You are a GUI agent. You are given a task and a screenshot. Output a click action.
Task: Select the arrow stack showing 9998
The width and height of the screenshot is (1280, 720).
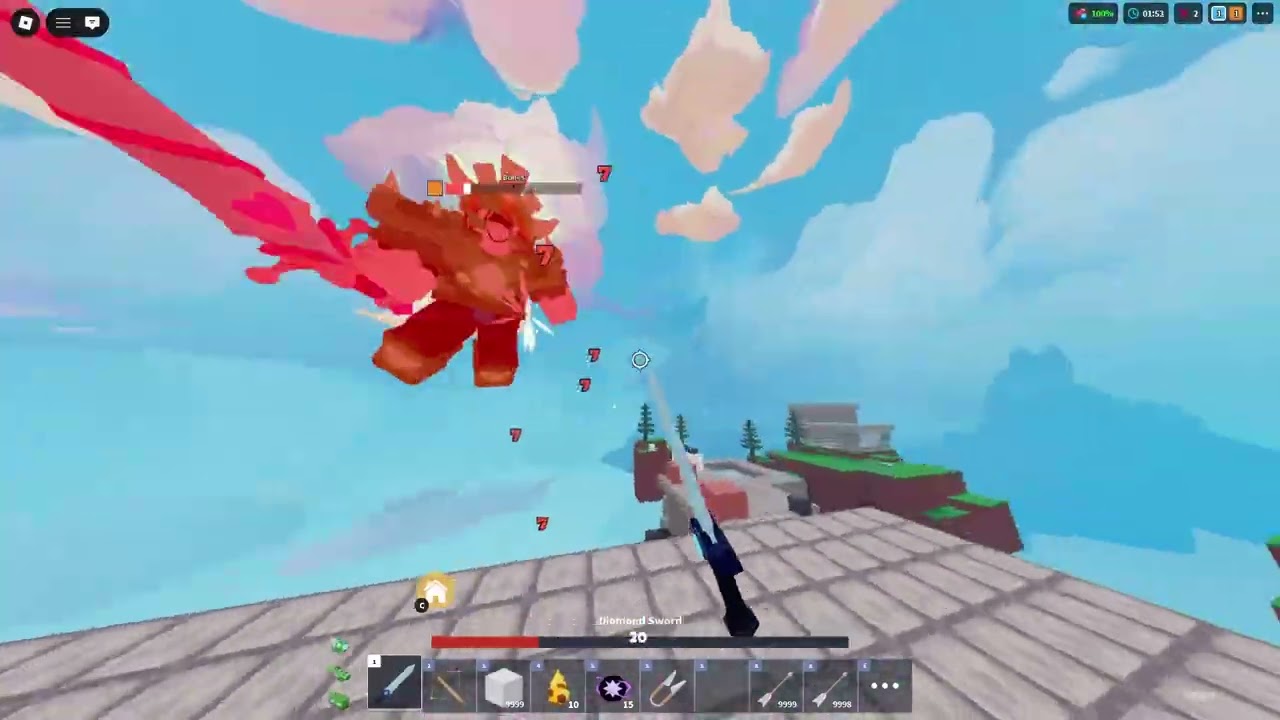(830, 685)
